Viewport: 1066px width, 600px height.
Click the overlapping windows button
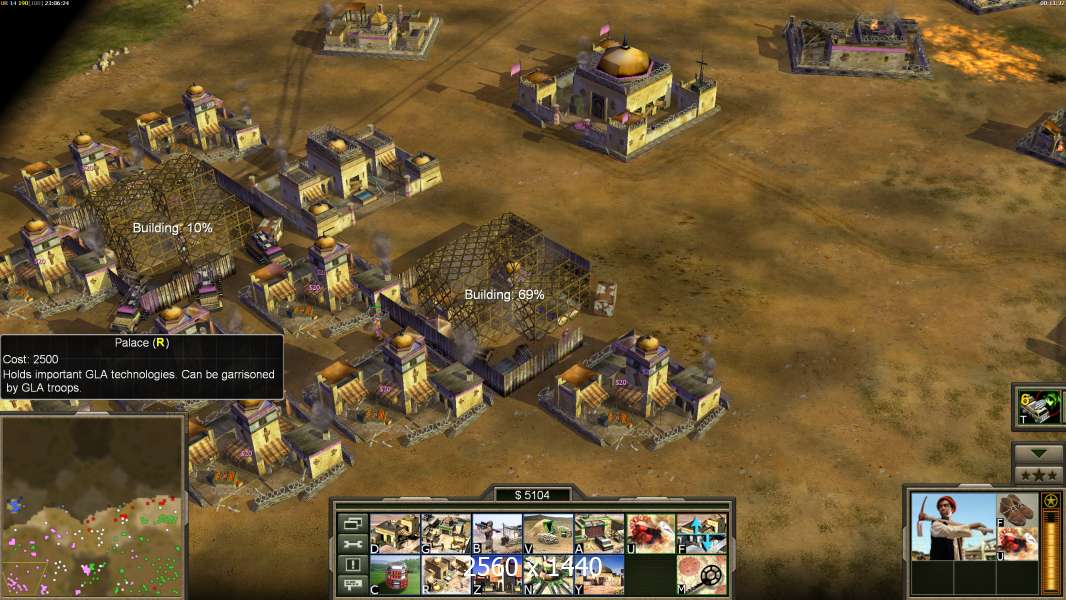pos(352,523)
